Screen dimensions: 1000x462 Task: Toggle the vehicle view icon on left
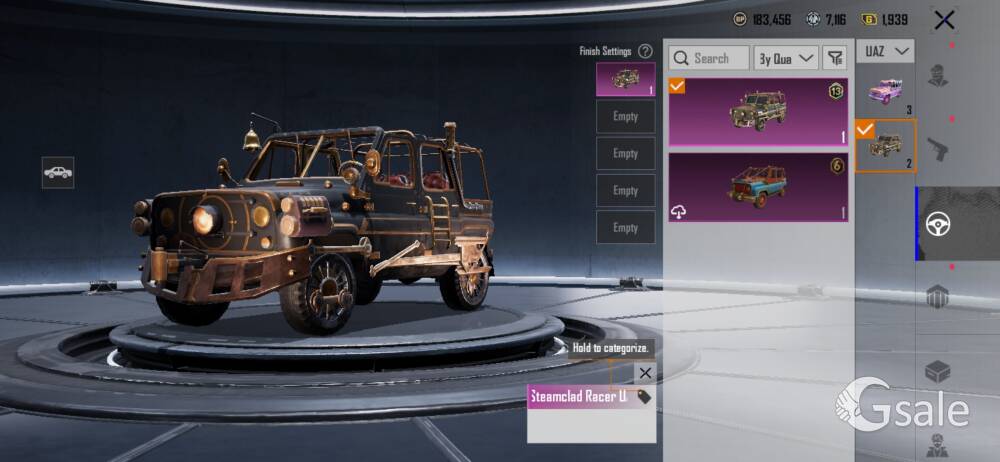[x=58, y=172]
